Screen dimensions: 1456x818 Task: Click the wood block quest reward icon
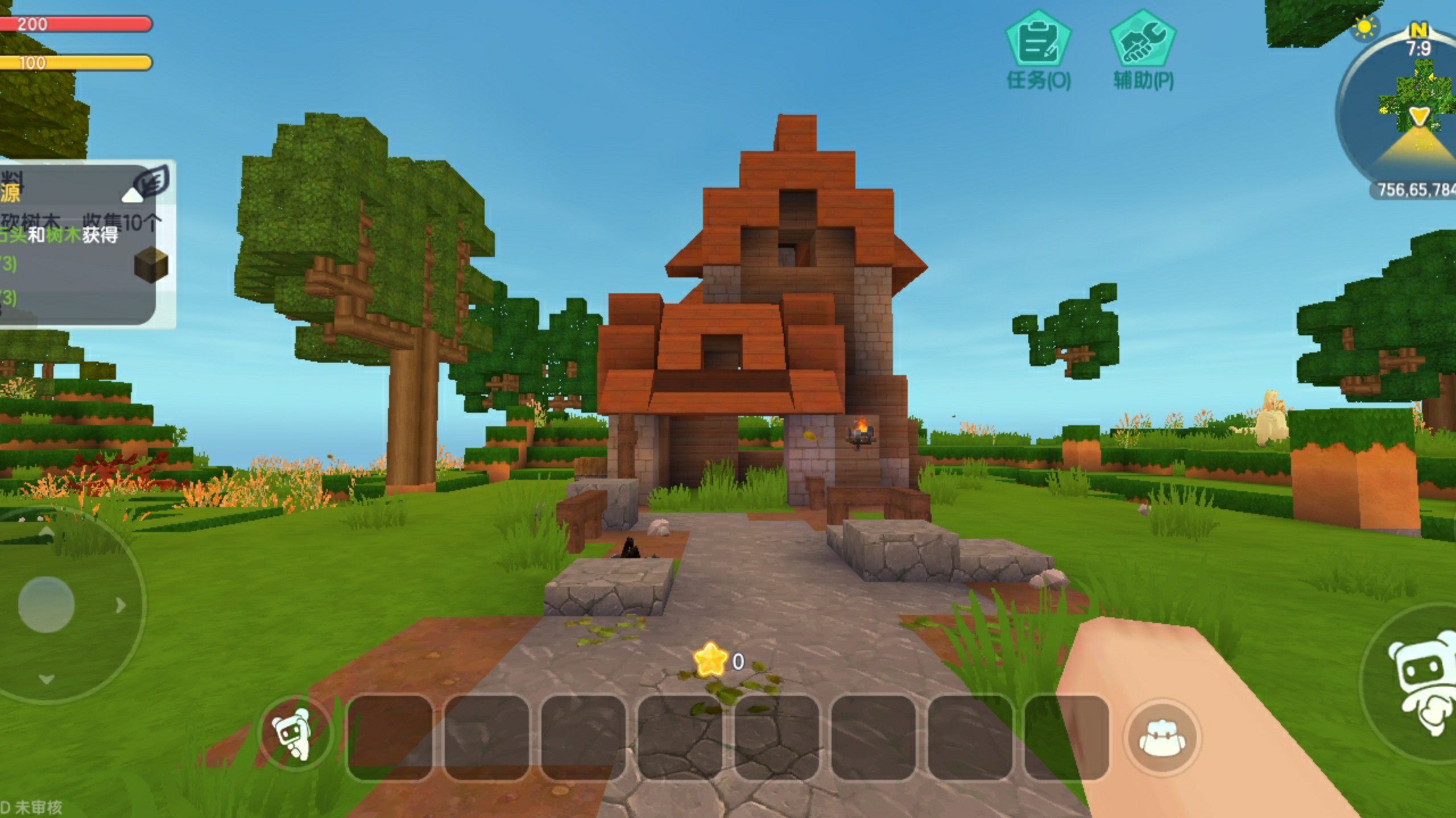[x=151, y=265]
